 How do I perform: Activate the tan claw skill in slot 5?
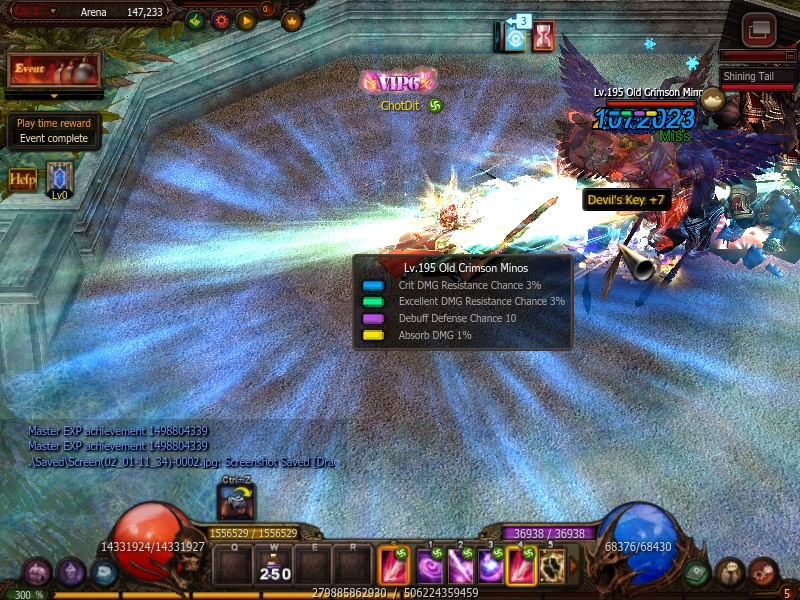(551, 566)
